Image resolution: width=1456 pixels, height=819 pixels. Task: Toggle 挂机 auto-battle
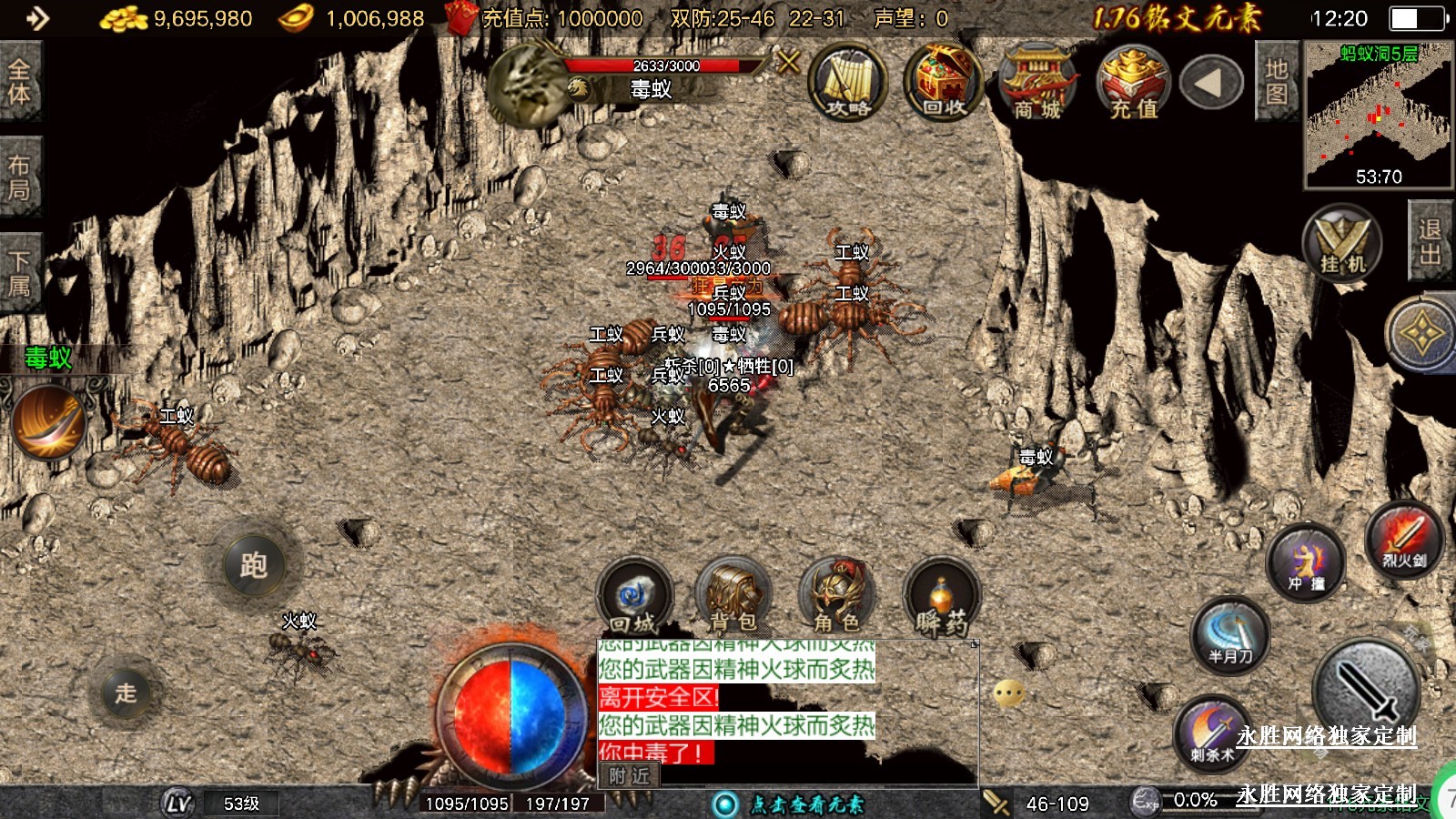pyautogui.click(x=1341, y=244)
